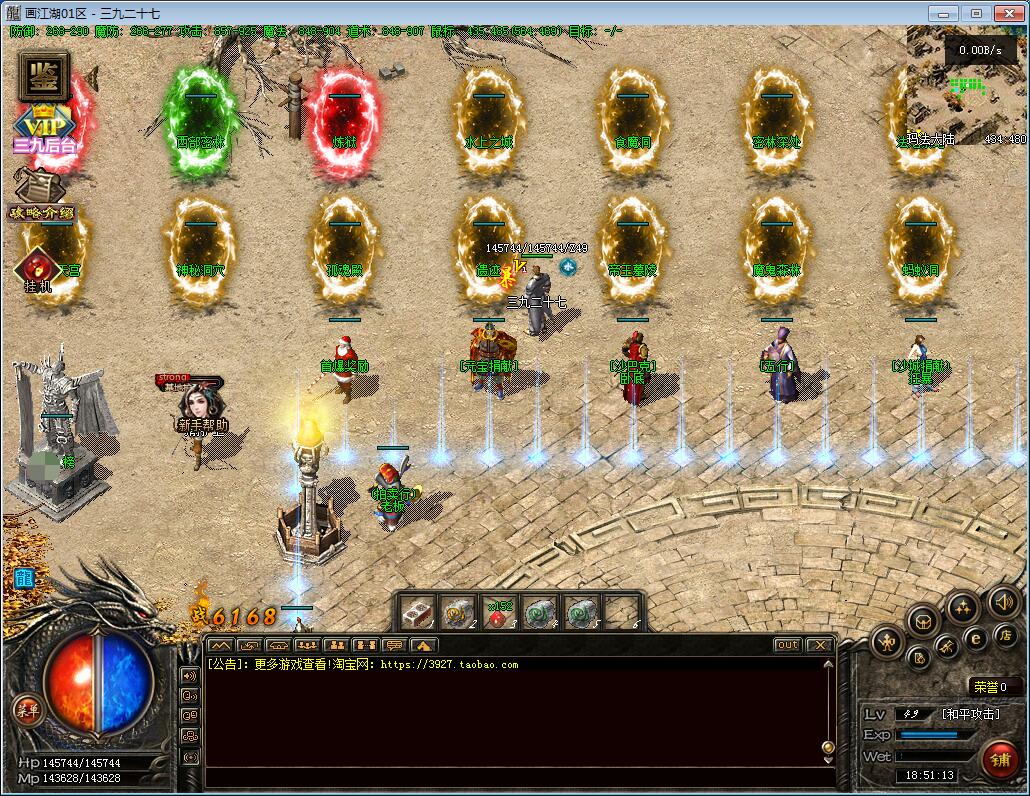Screen dimensions: 1030x796
Task: Open the 菜单 menu button by the orb
Action: pyautogui.click(x=28, y=710)
